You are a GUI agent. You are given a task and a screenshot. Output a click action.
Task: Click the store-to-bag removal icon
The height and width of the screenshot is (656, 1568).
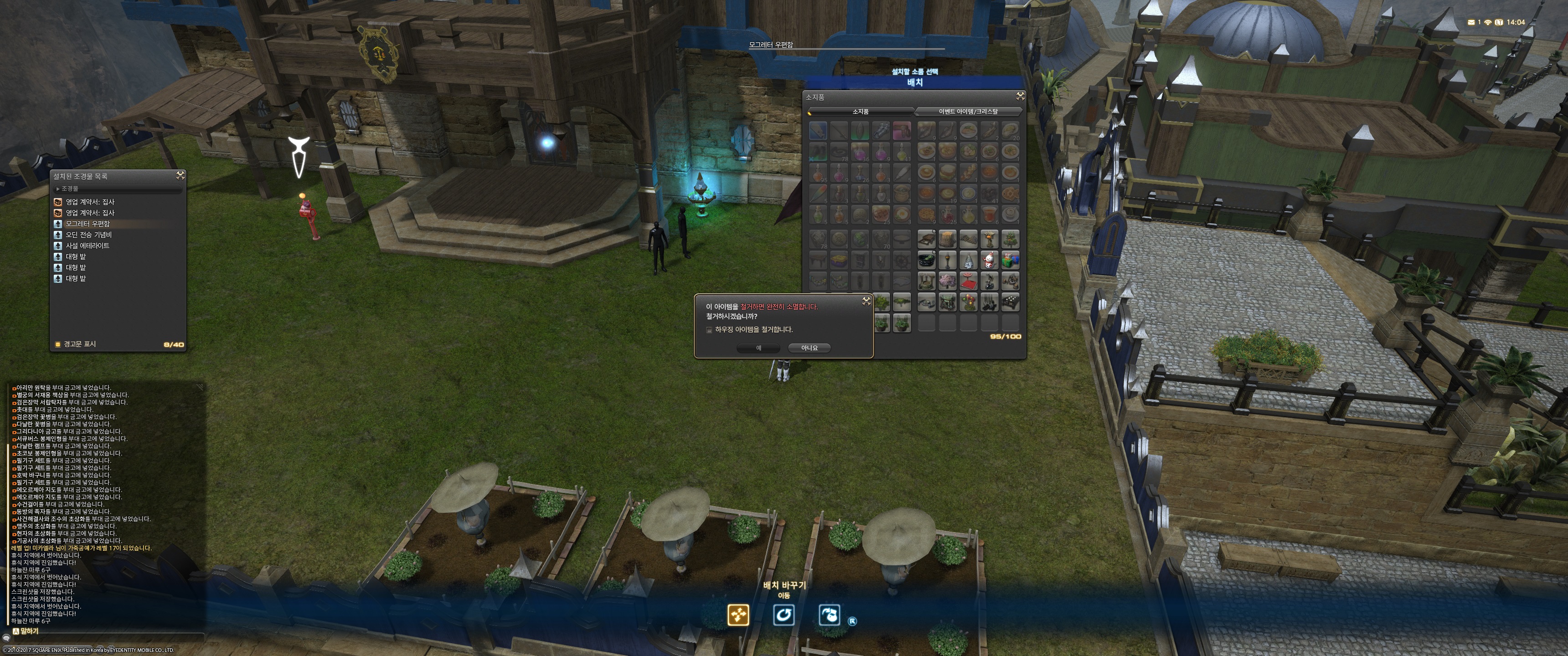click(829, 615)
